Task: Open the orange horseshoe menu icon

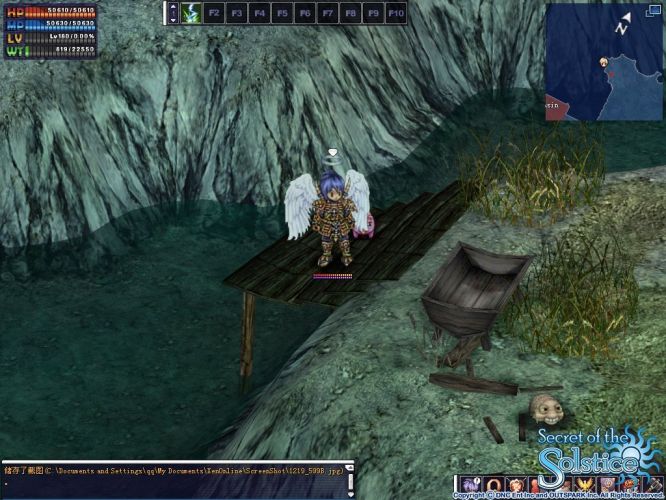Action: click(494, 486)
